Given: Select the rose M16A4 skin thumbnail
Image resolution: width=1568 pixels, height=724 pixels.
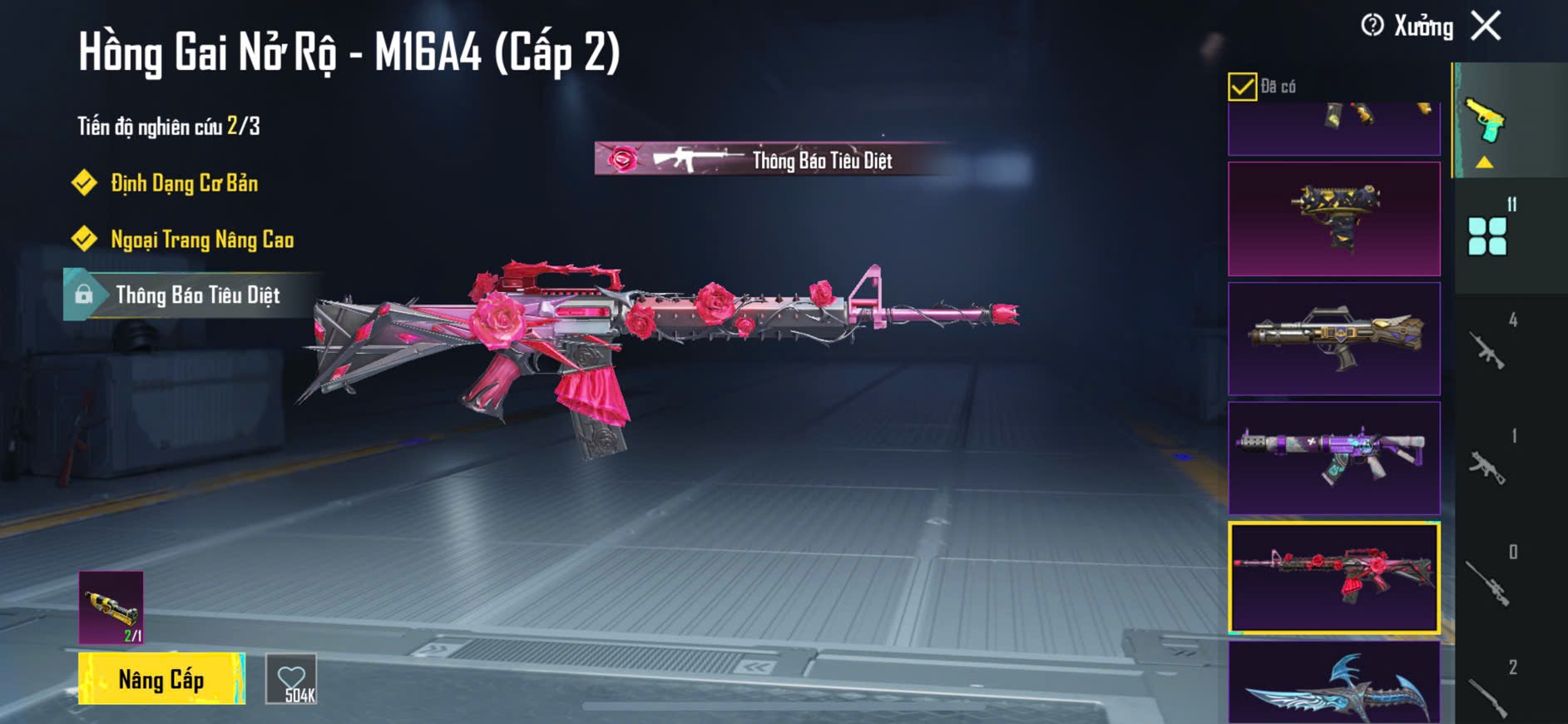Looking at the screenshot, I should (1334, 578).
